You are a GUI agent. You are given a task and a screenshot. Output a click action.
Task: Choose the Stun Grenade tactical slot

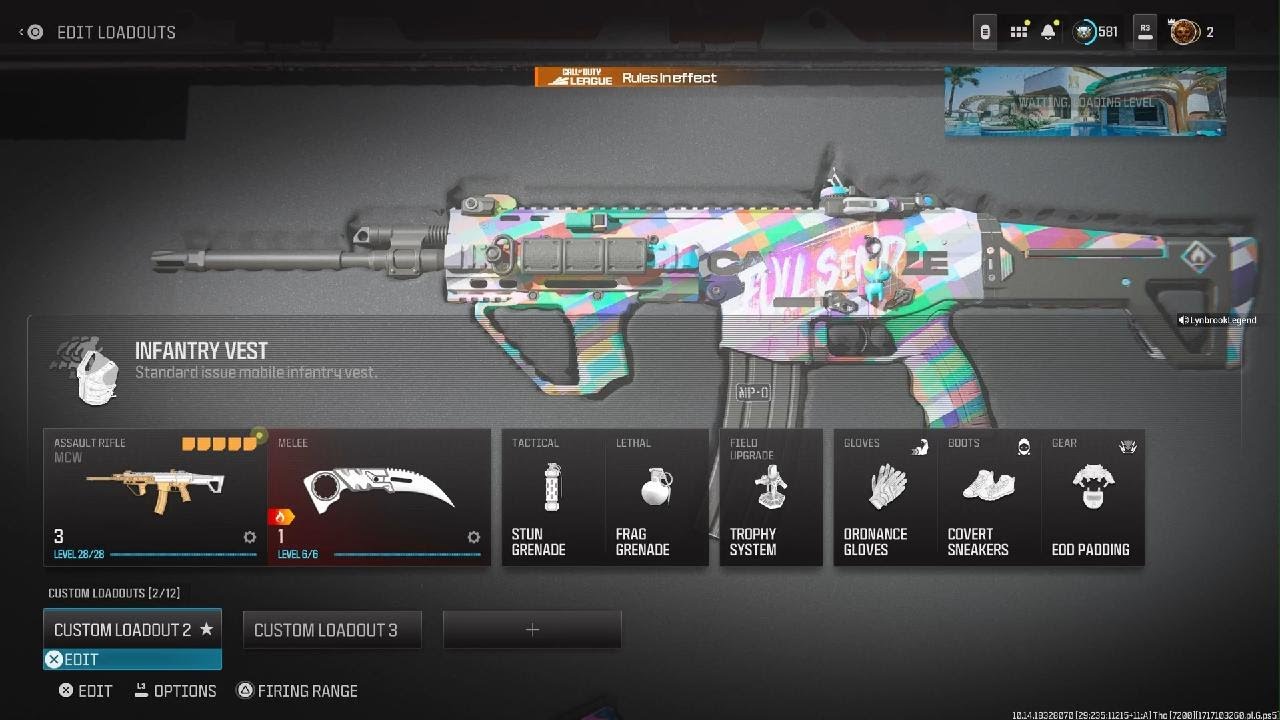553,497
